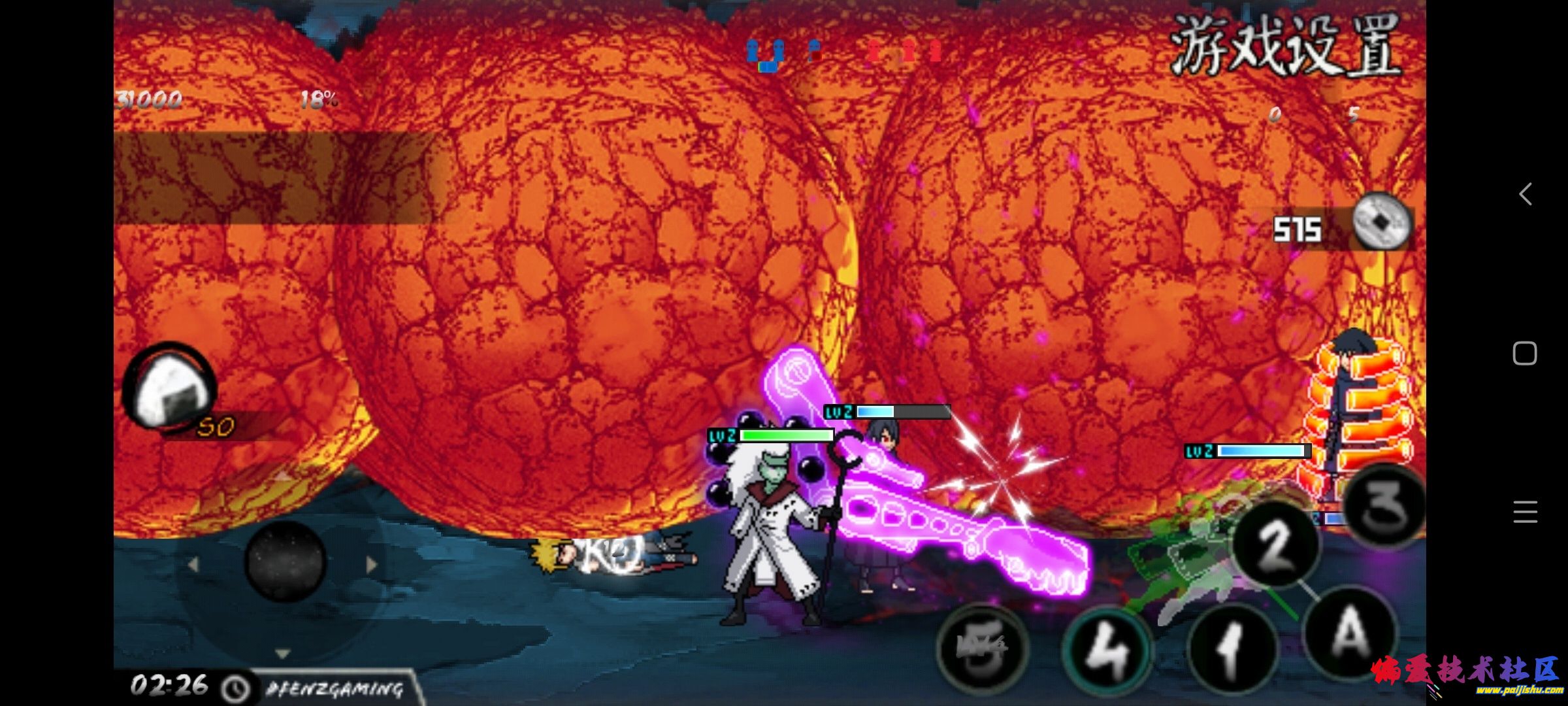Move left with the joystick's left arrow
The height and width of the screenshot is (706, 1568).
193,564
